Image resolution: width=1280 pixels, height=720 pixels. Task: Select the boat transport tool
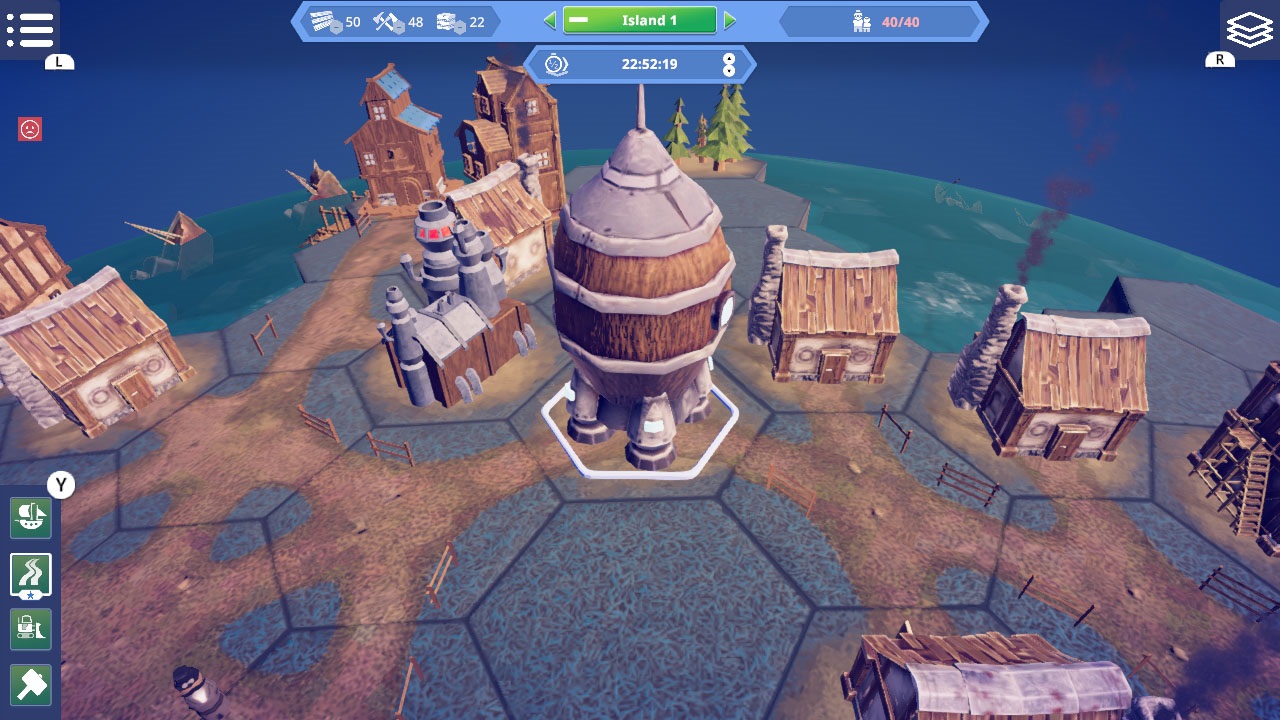point(30,519)
